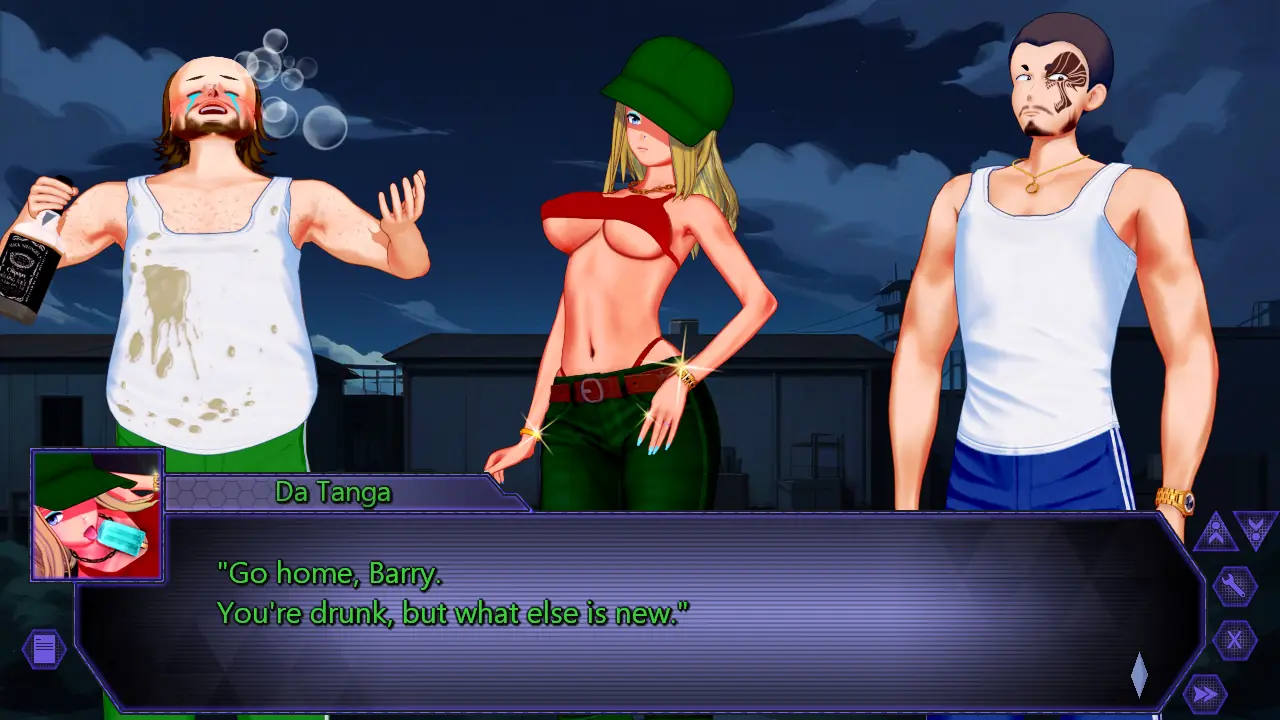Hide the dialogue box with the X button

pyautogui.click(x=1235, y=640)
